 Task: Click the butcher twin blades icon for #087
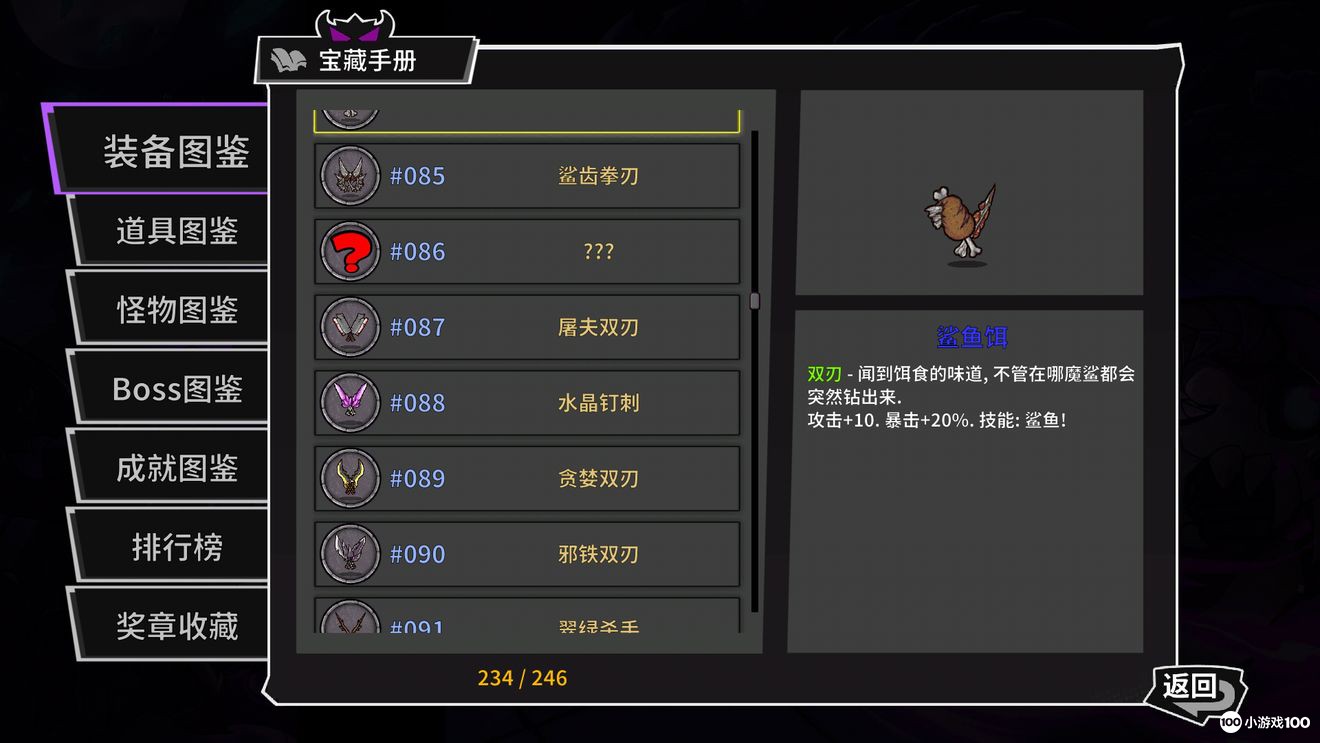(349, 327)
